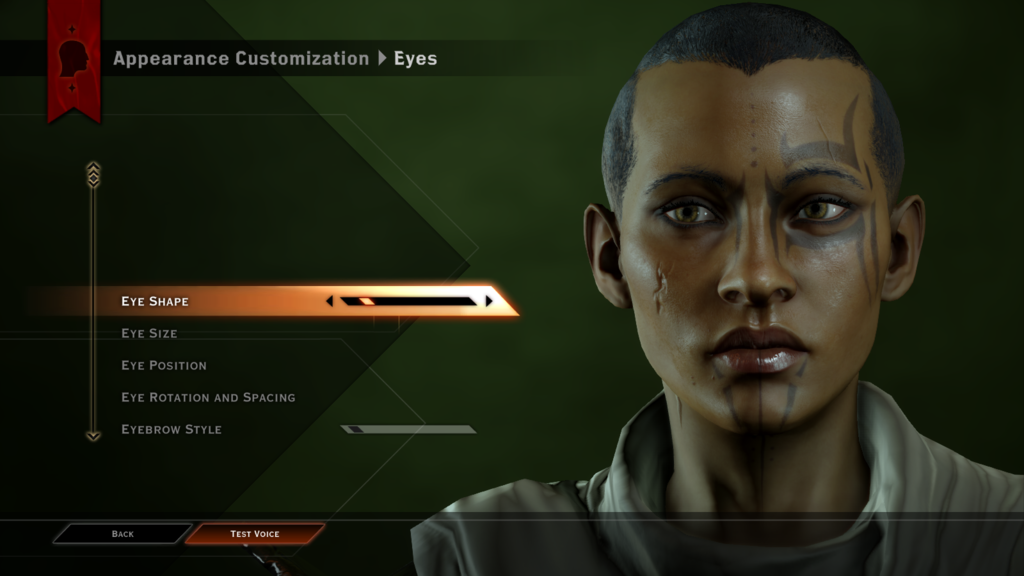Click the Eye Shape left arrow
This screenshot has width=1024, height=576.
(x=330, y=301)
